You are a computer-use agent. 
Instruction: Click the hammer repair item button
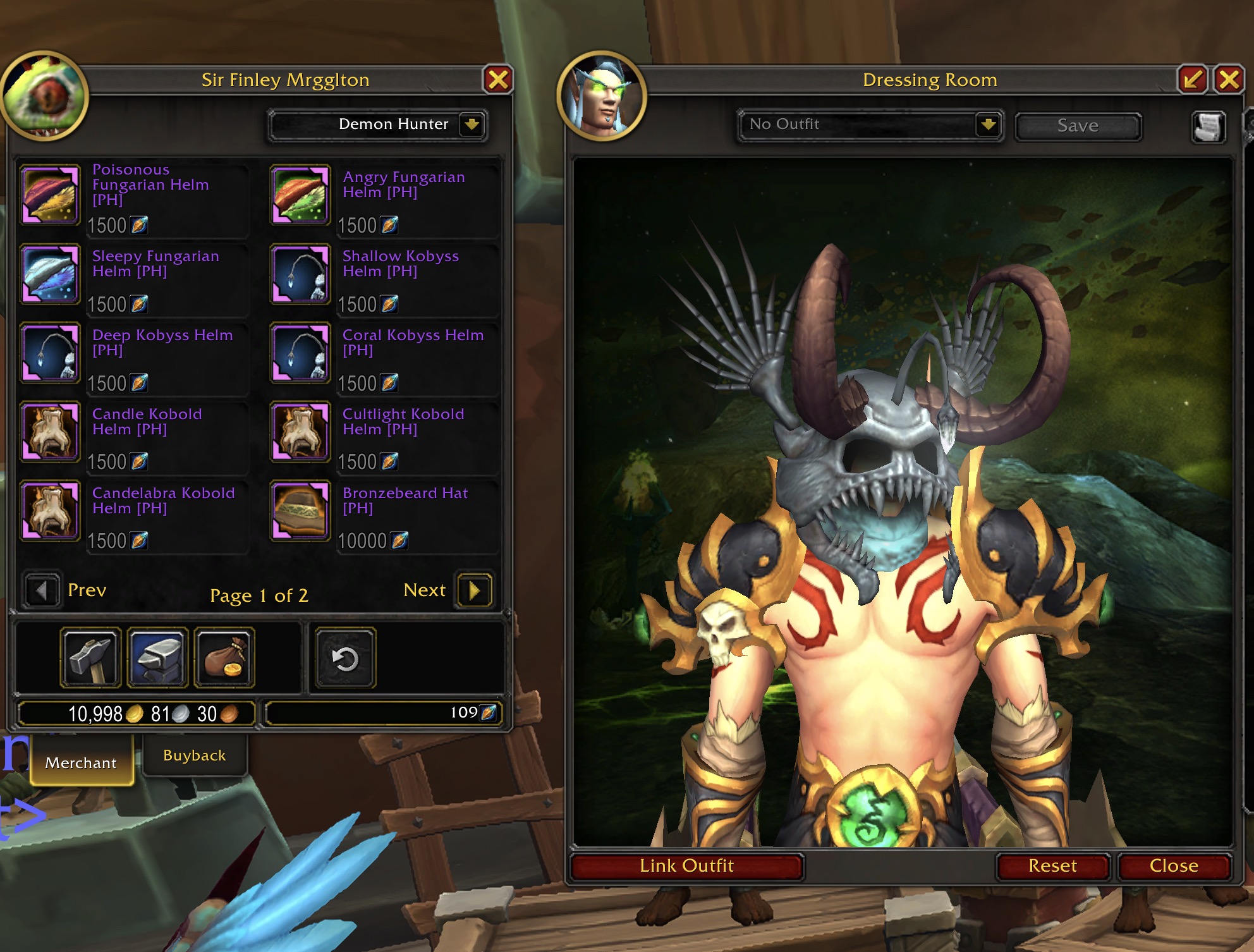90,658
